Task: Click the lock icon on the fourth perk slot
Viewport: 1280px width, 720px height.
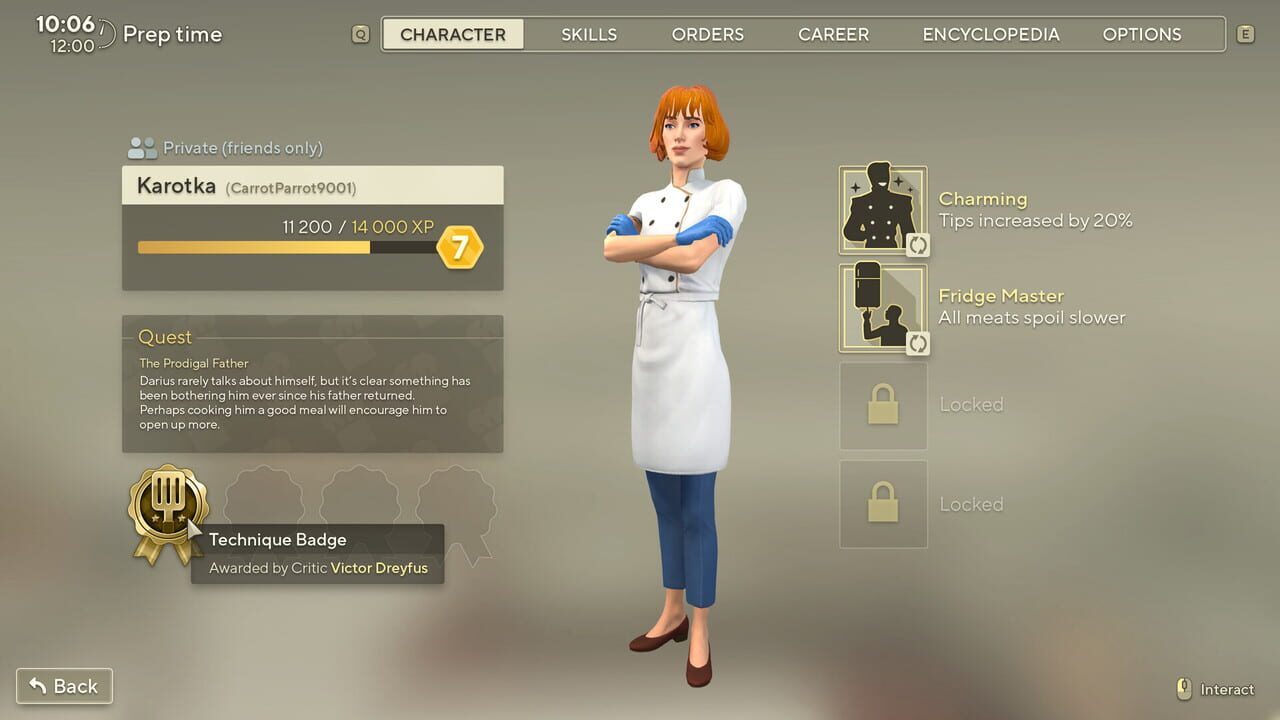Action: click(883, 504)
